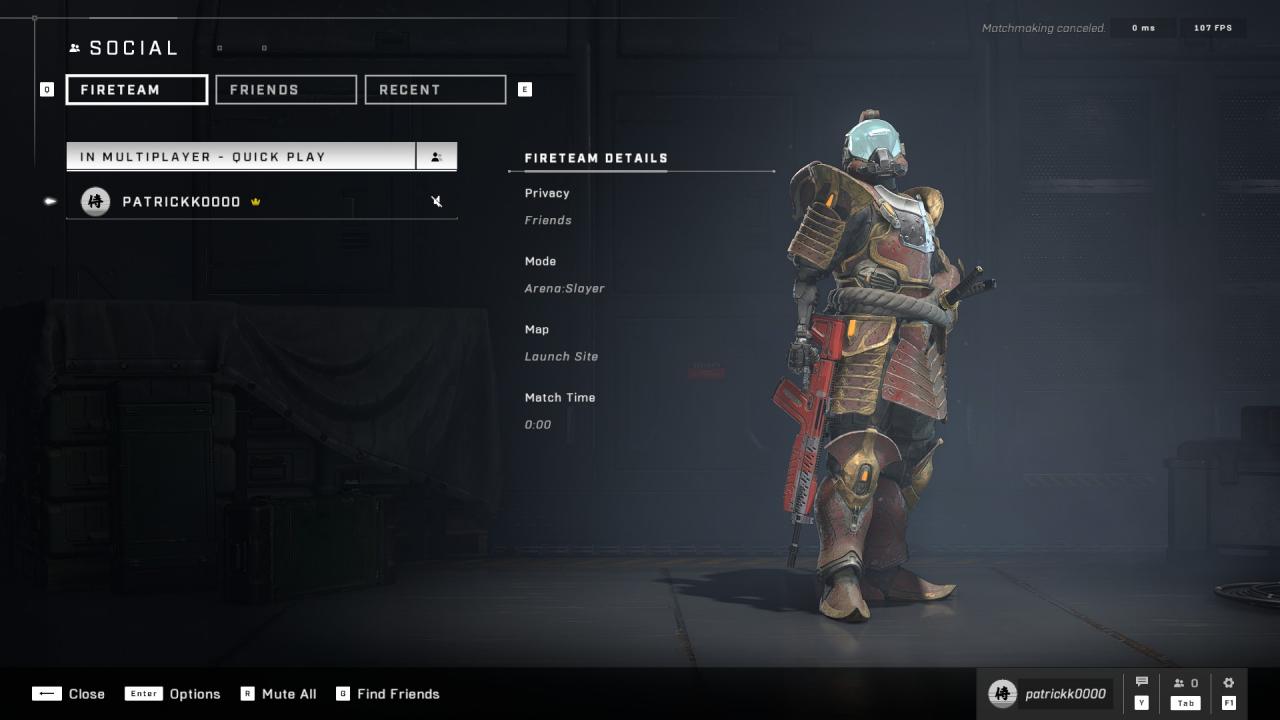Choose Mute All at the bottom
1280x720 pixels.
(x=279, y=694)
